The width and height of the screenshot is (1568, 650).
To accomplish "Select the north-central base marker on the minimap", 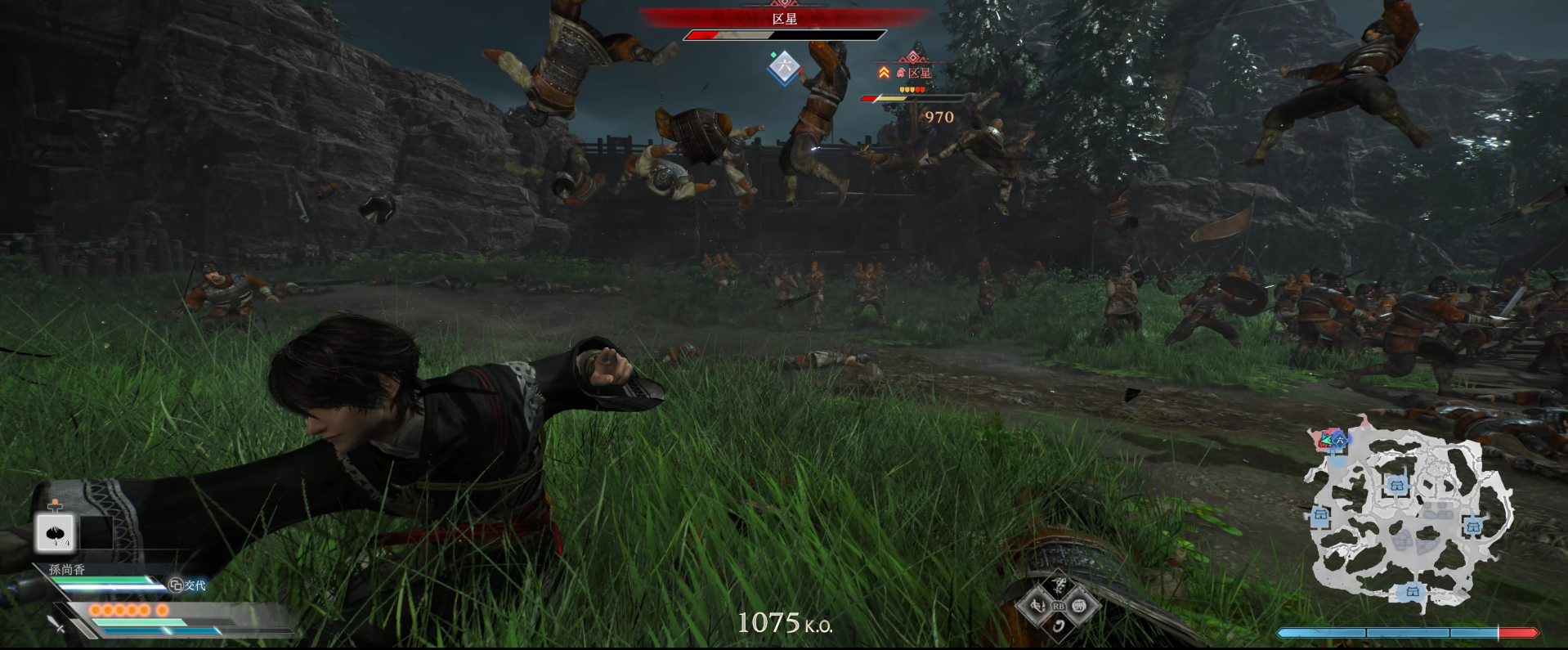I will click(x=1396, y=486).
